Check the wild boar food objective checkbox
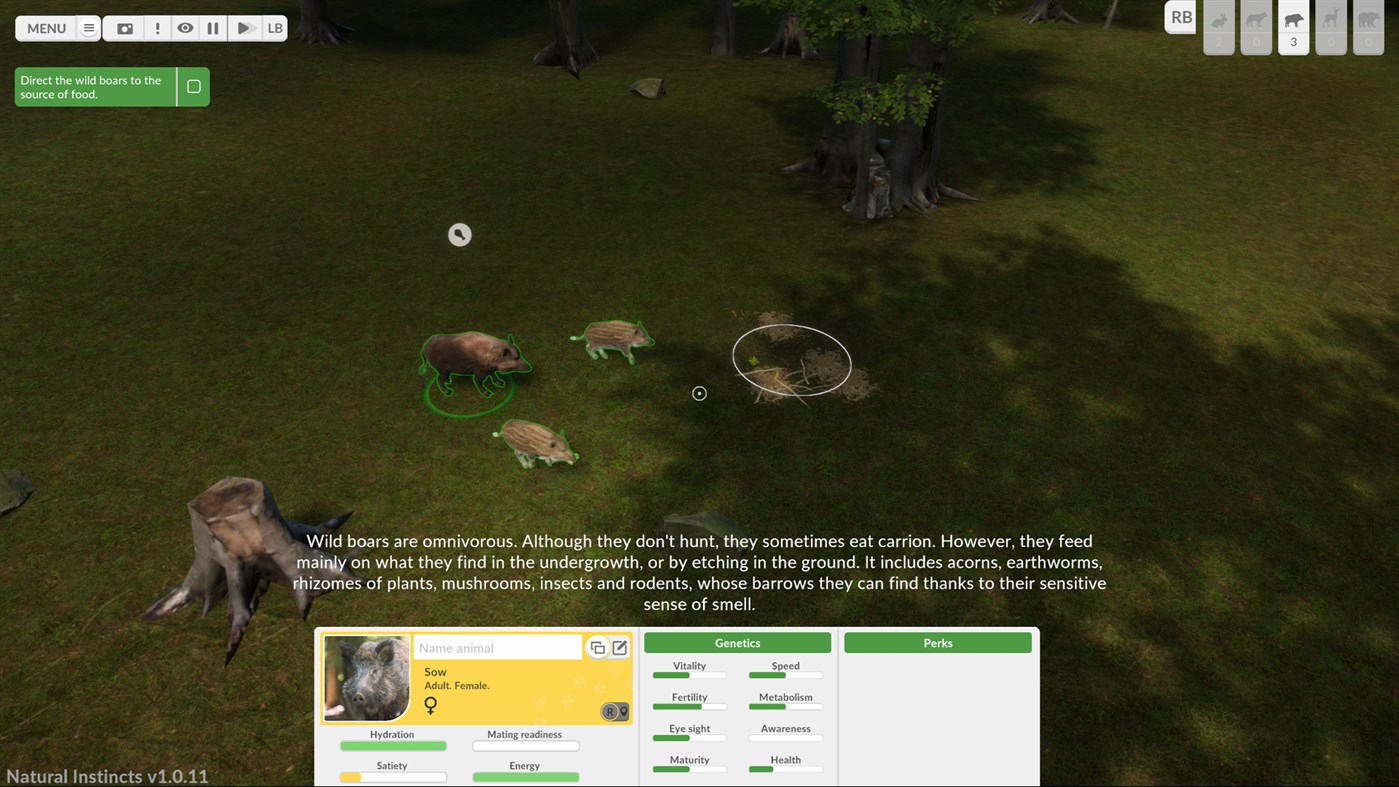The image size is (1399, 787). click(x=193, y=86)
